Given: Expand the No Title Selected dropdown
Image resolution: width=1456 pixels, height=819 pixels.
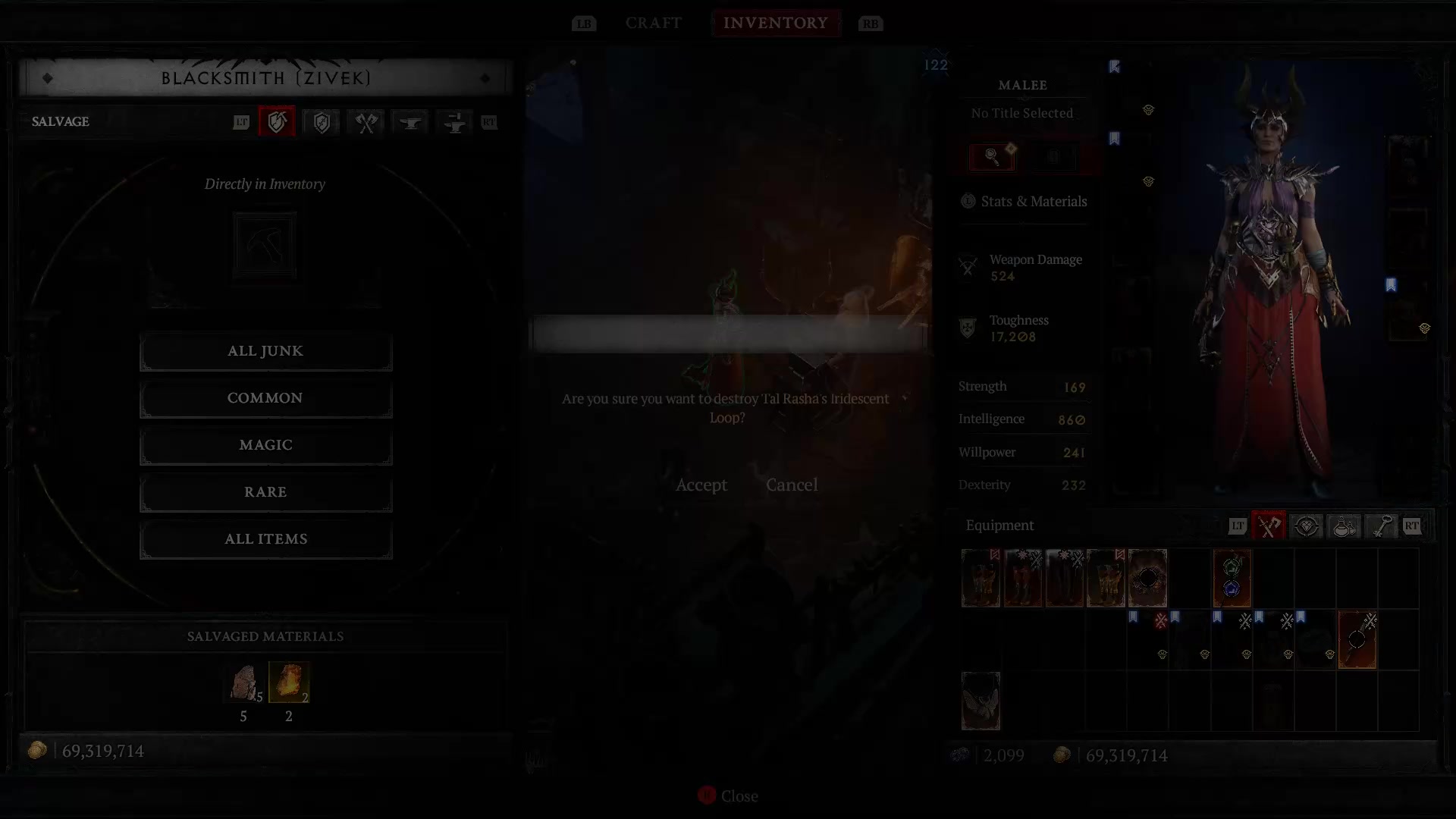Looking at the screenshot, I should coord(1022,113).
